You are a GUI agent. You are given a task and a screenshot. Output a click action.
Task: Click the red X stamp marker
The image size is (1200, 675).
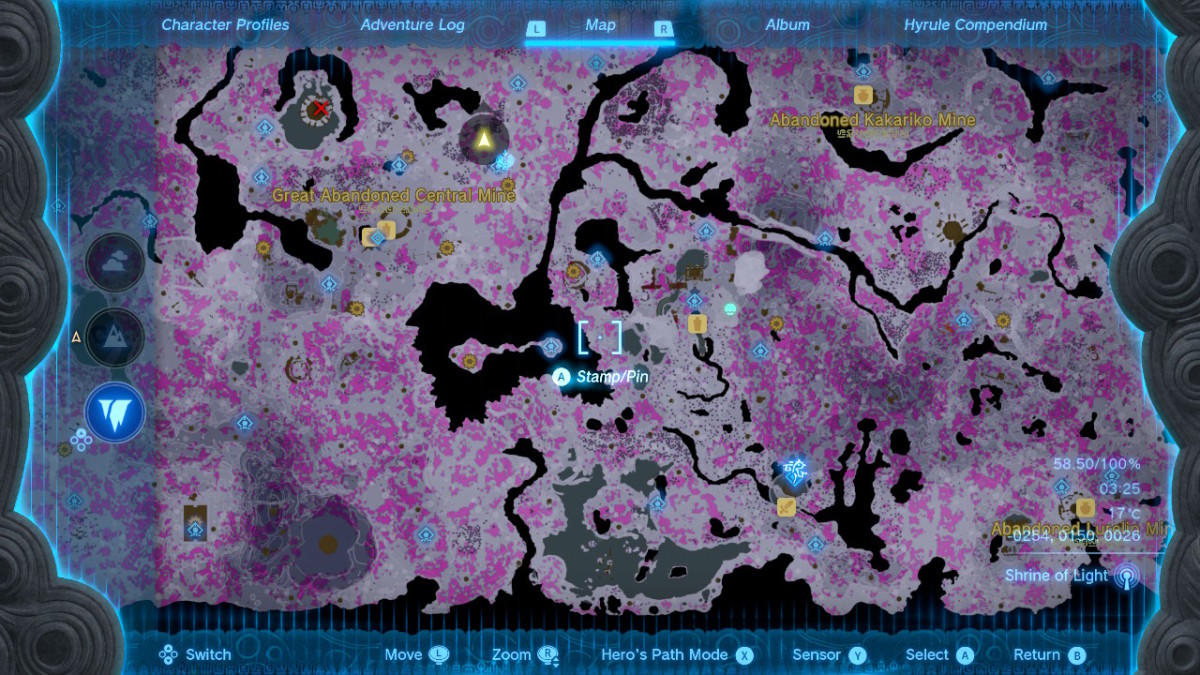click(x=320, y=109)
